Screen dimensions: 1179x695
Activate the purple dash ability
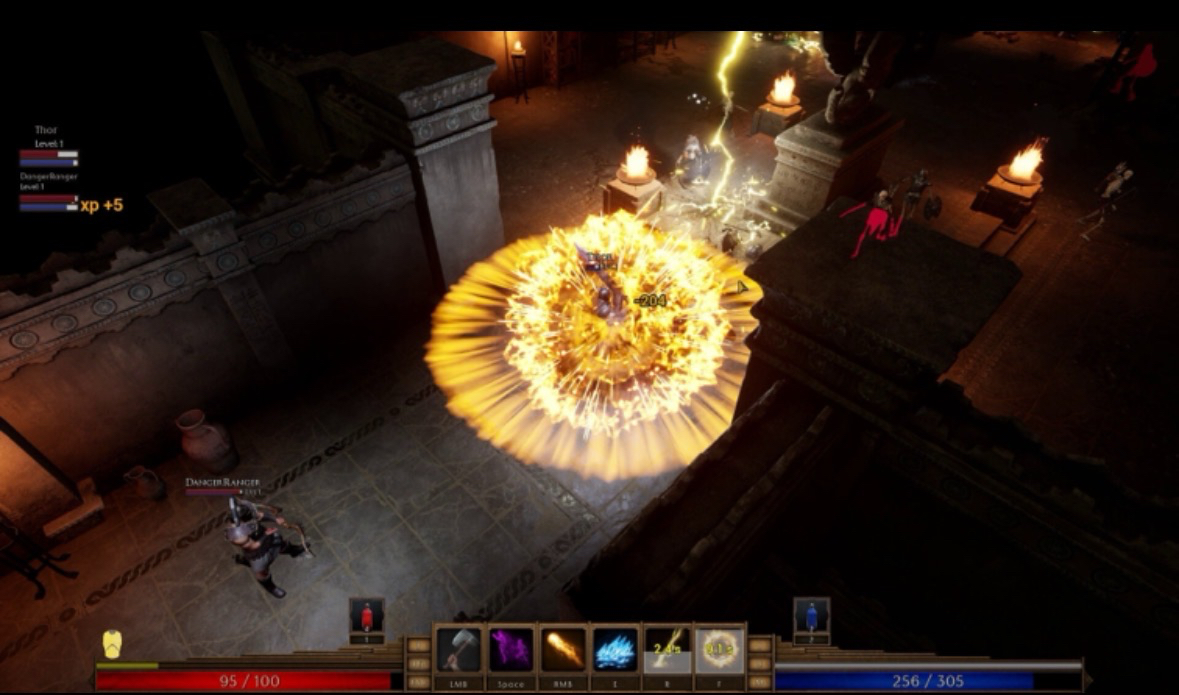click(511, 650)
